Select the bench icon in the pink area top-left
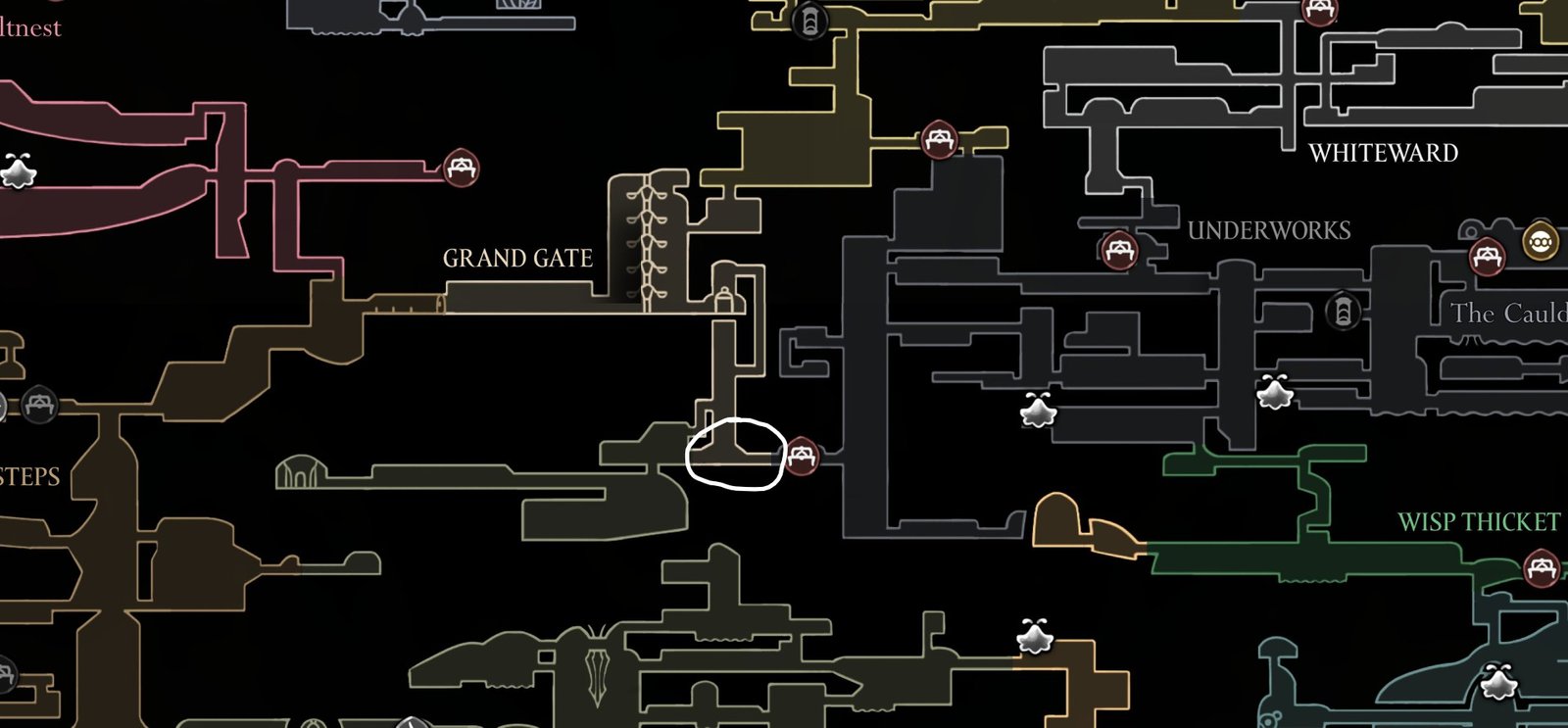1568x728 pixels. [x=461, y=167]
